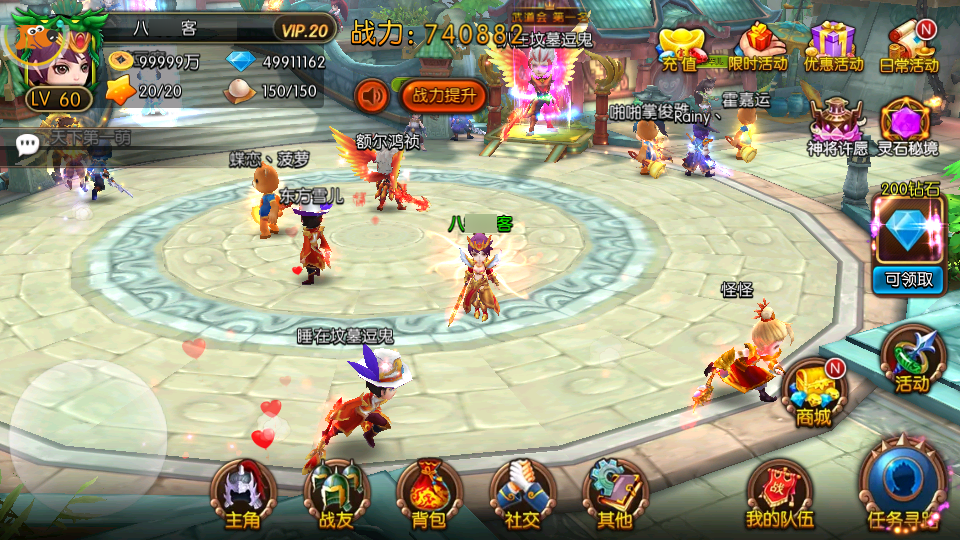Enter the 灵石秘境 spirit stone realm
The width and height of the screenshot is (960, 540).
pyautogui.click(x=908, y=125)
